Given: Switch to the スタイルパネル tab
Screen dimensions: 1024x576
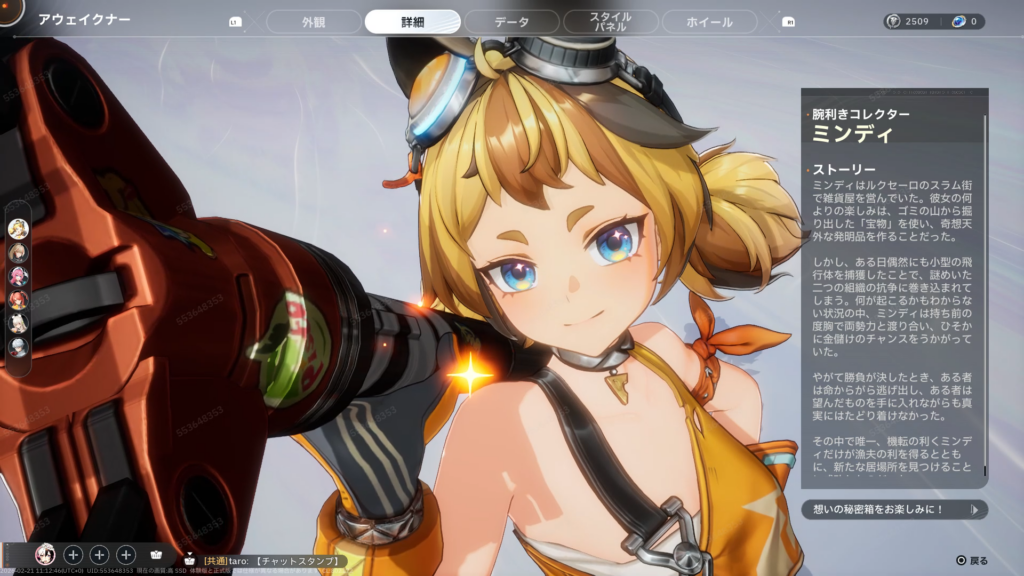Looking at the screenshot, I should pyautogui.click(x=610, y=22).
